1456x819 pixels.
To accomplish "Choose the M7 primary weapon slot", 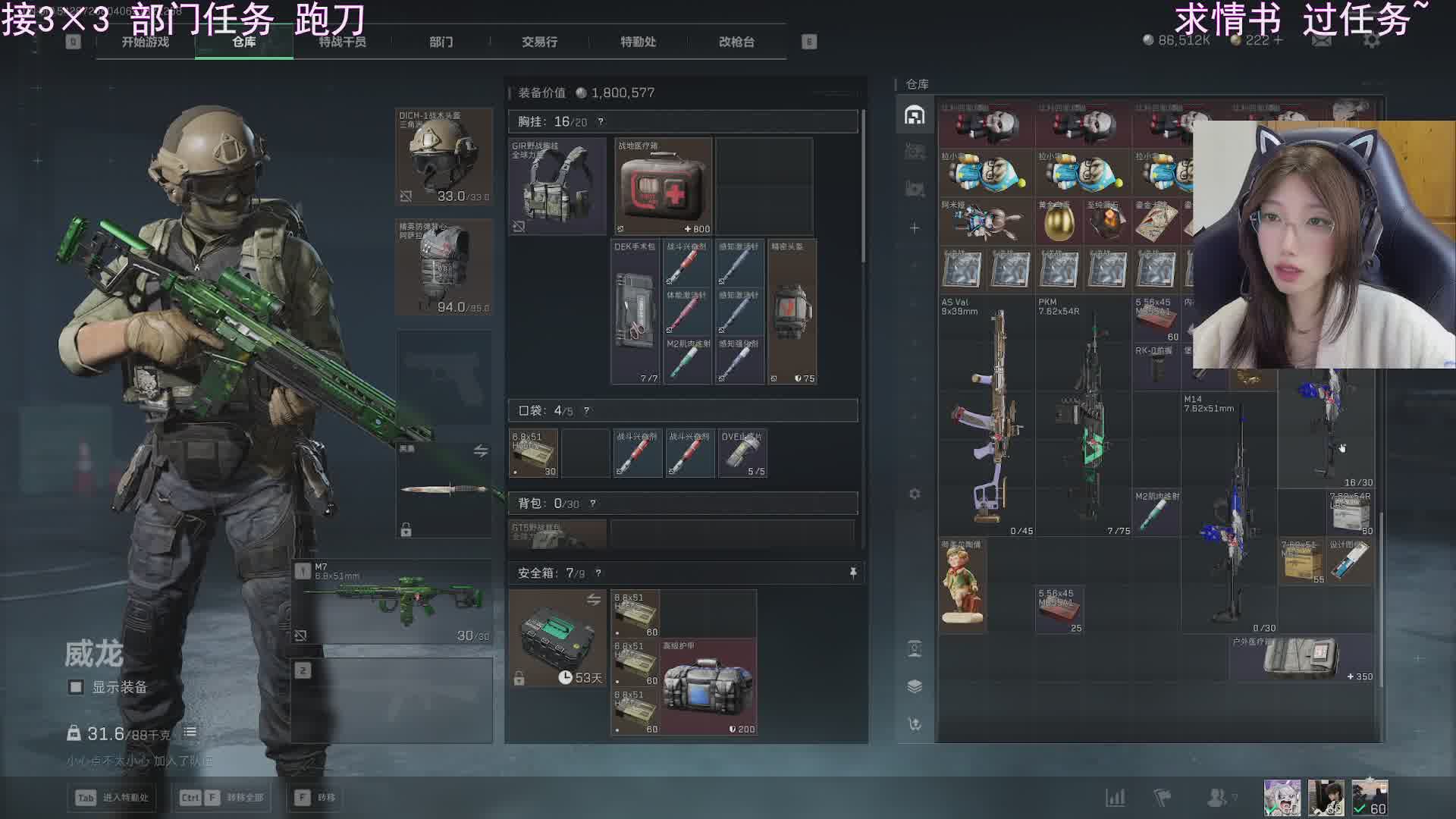I will click(x=393, y=601).
